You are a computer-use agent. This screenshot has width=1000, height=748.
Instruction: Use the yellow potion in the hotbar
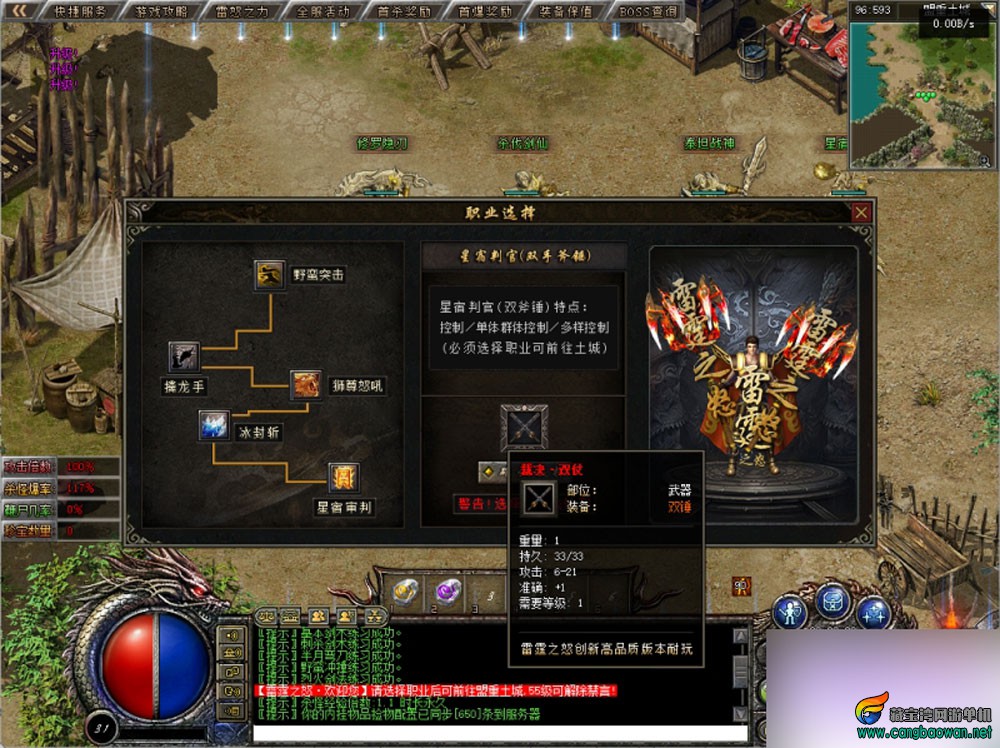406,591
